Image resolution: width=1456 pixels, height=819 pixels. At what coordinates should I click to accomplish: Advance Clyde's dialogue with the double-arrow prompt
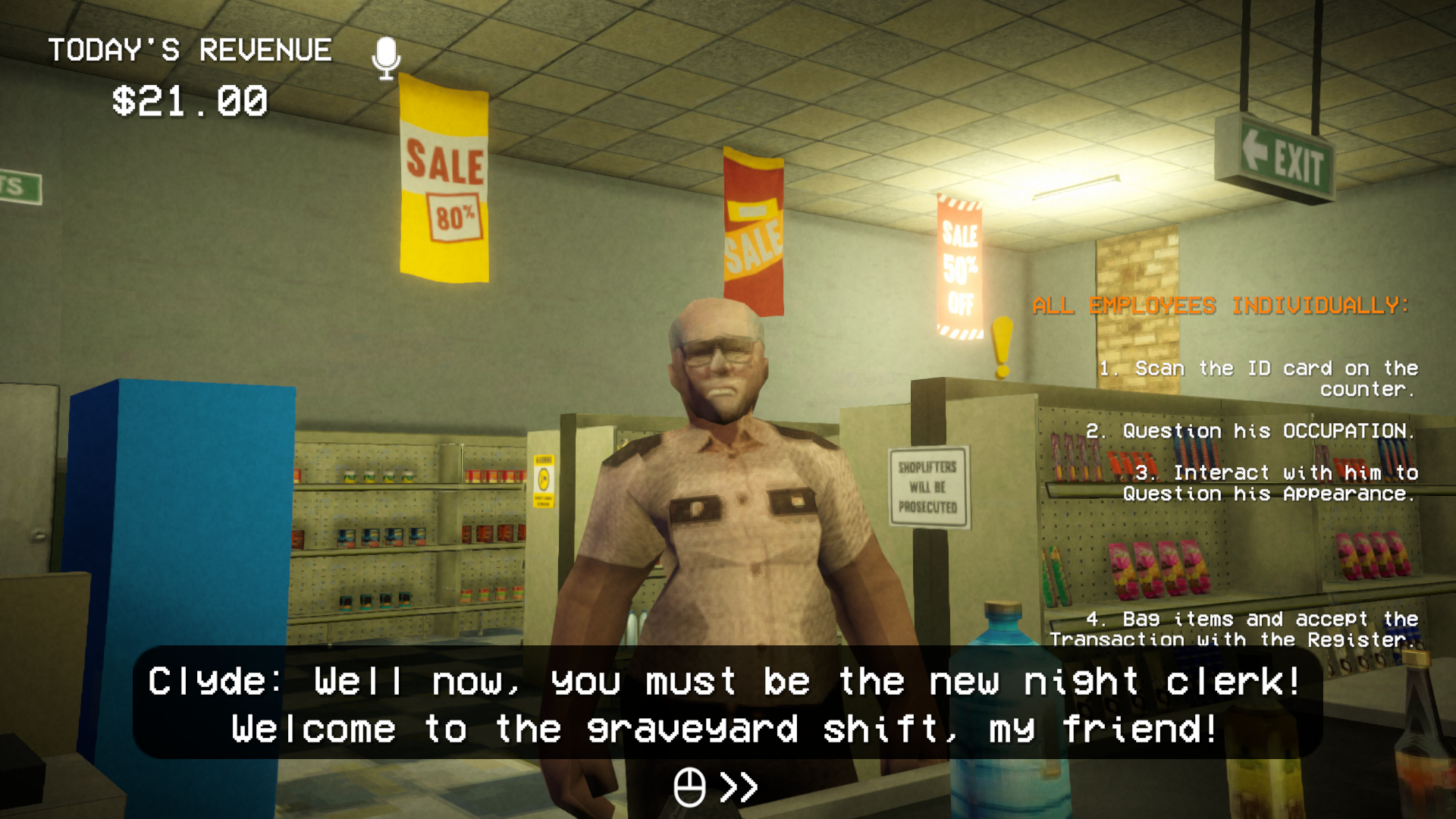(x=738, y=788)
